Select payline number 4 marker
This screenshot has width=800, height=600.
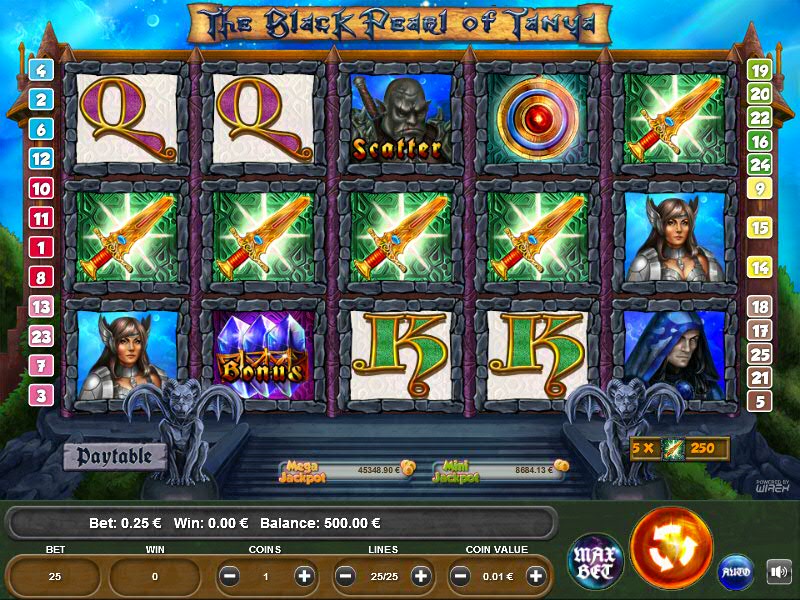pos(41,70)
